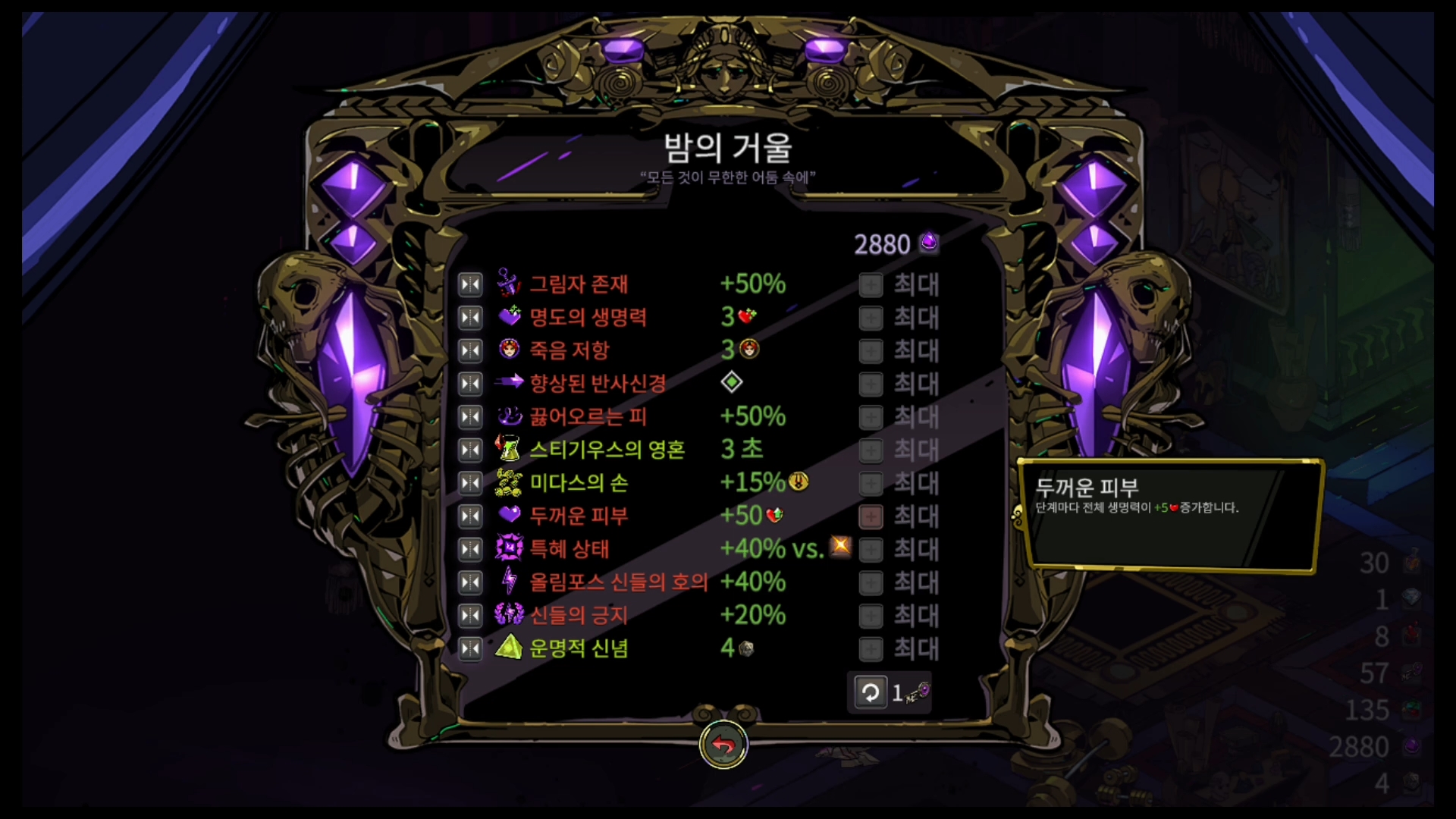Viewport: 1456px width, 819px height.
Task: Select the 미다스의 손 talent icon
Action: pyautogui.click(x=509, y=482)
